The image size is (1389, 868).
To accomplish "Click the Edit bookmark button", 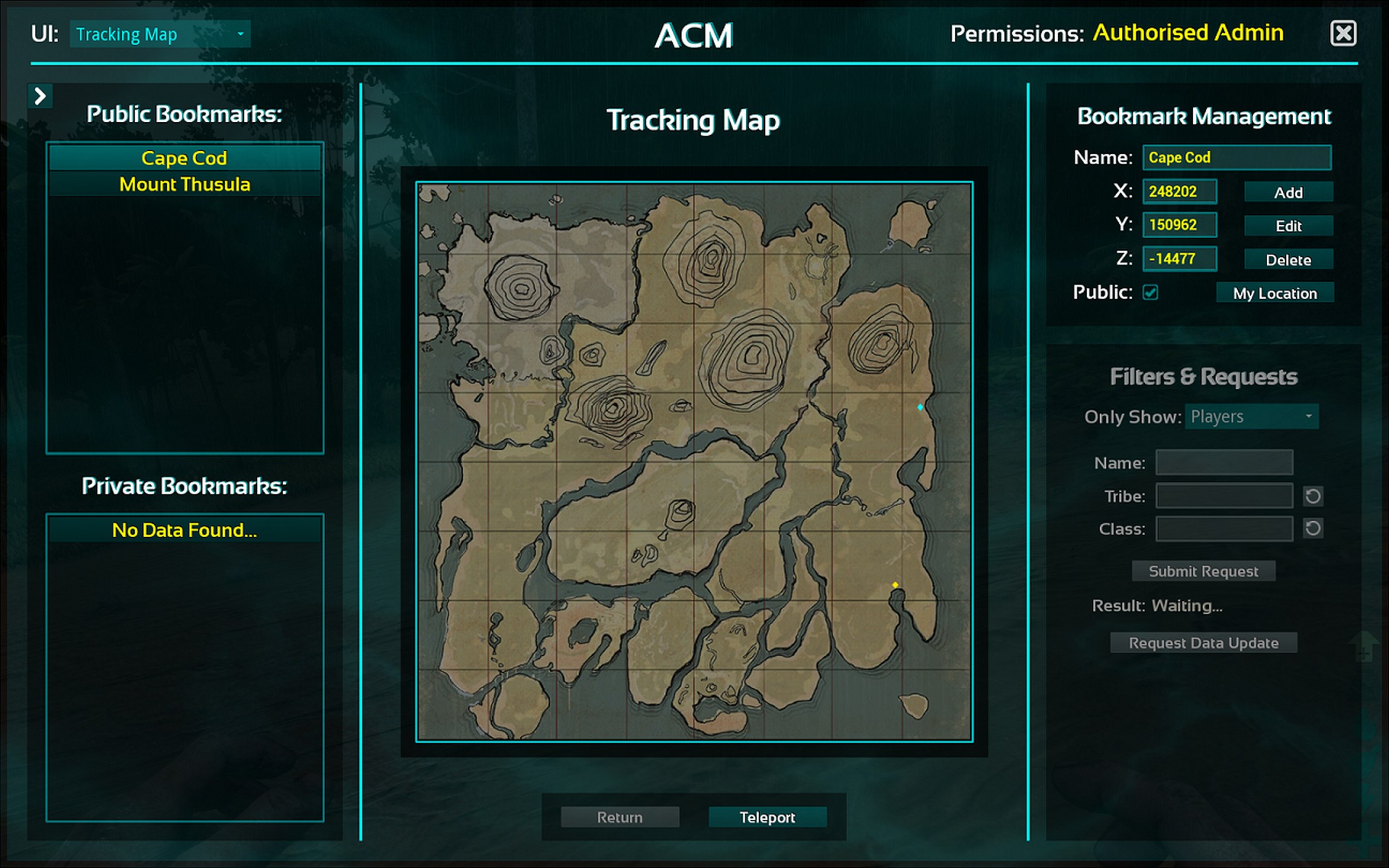I will 1288,226.
